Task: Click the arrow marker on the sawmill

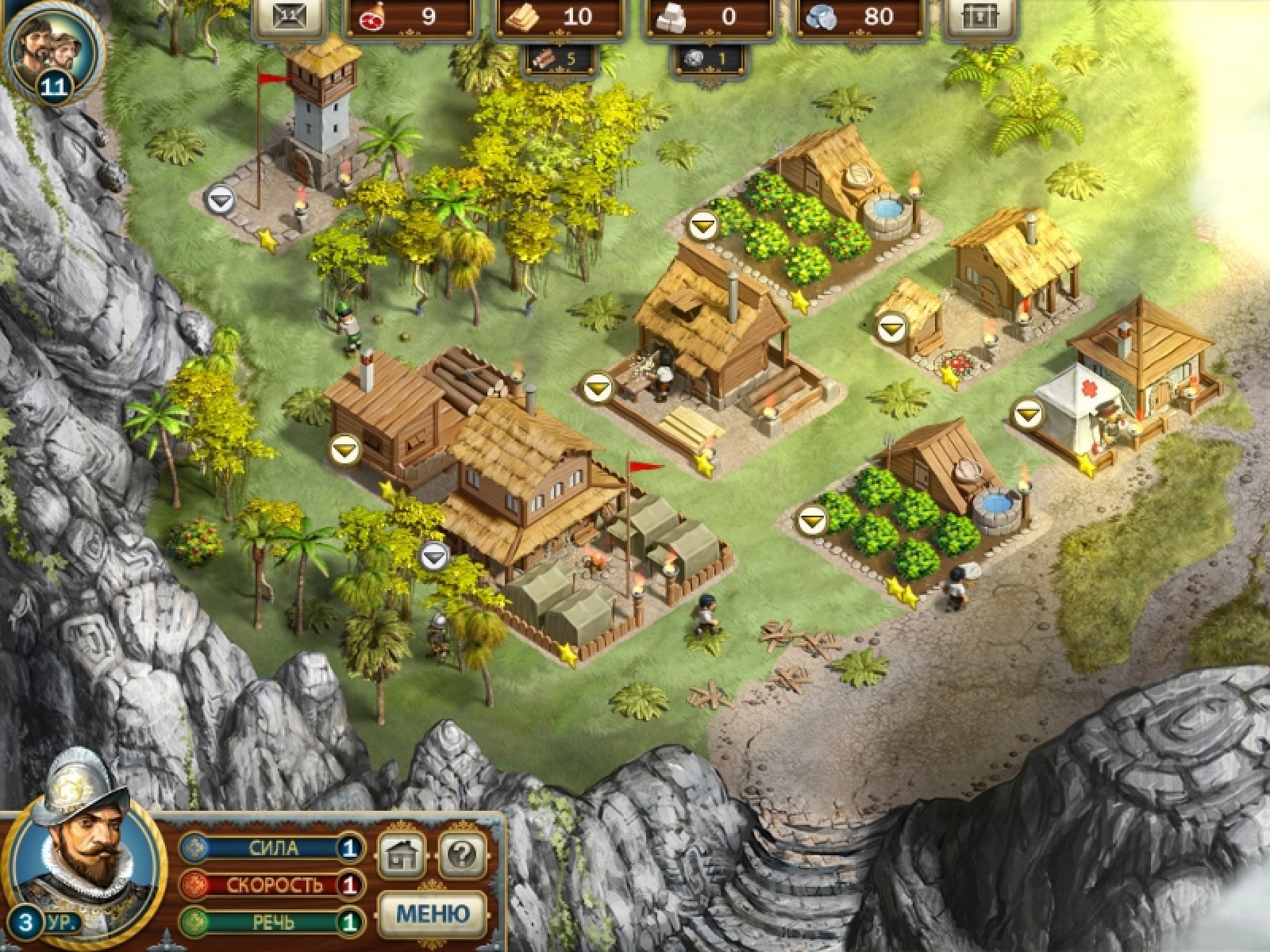Action: (x=346, y=450)
